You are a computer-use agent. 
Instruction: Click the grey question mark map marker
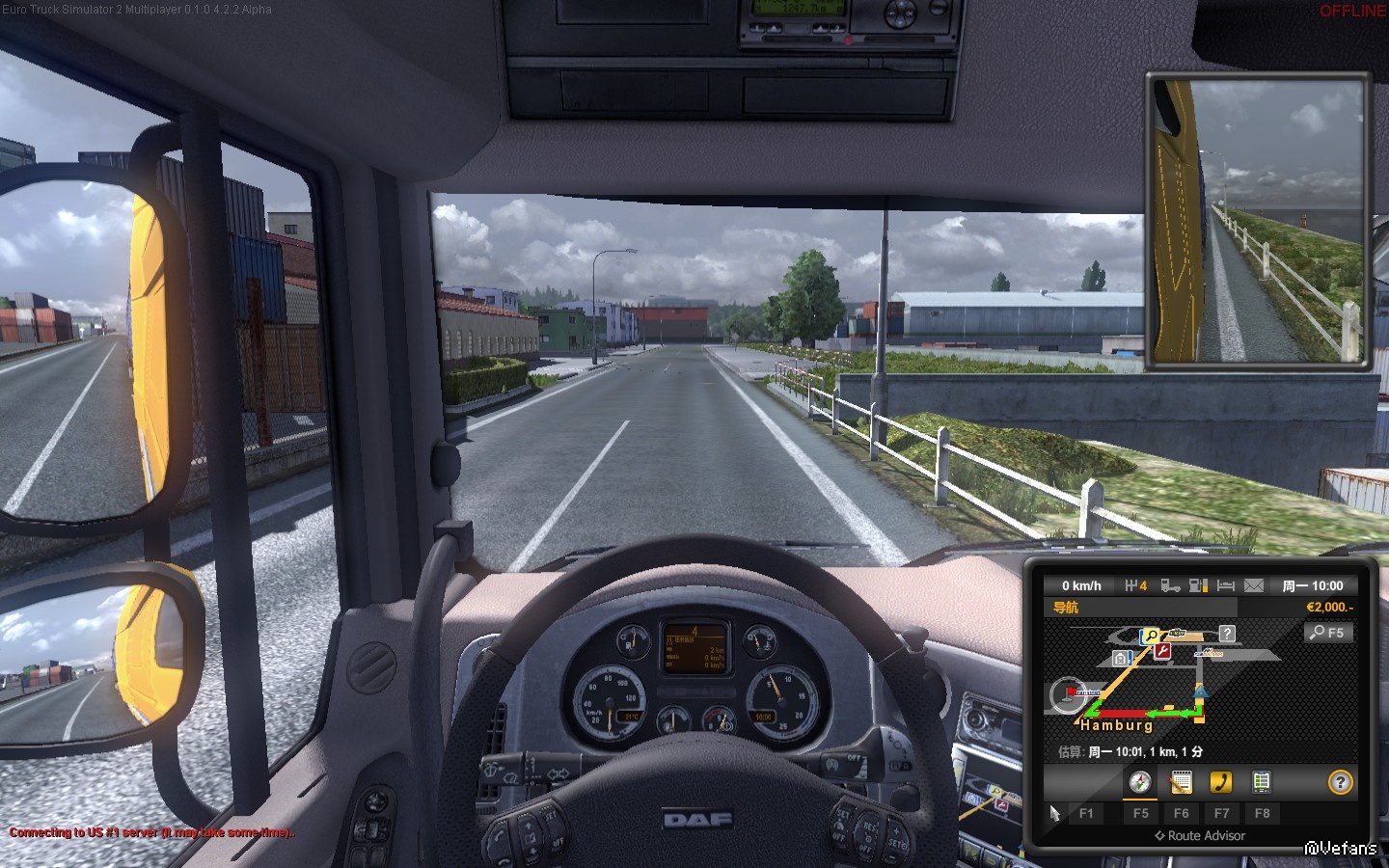pyautogui.click(x=1227, y=634)
